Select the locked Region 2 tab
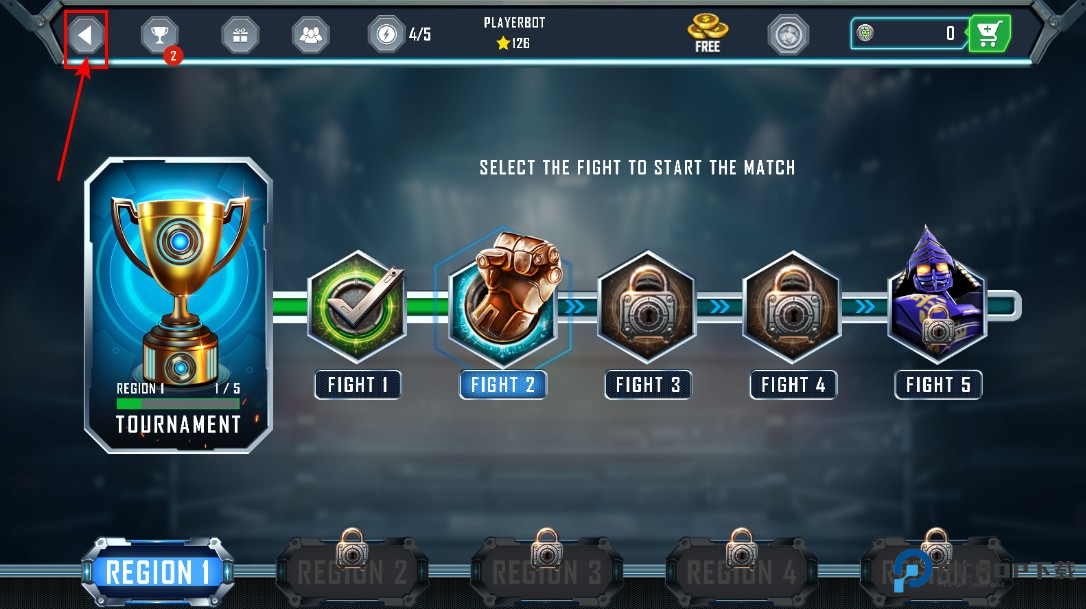 pos(351,572)
